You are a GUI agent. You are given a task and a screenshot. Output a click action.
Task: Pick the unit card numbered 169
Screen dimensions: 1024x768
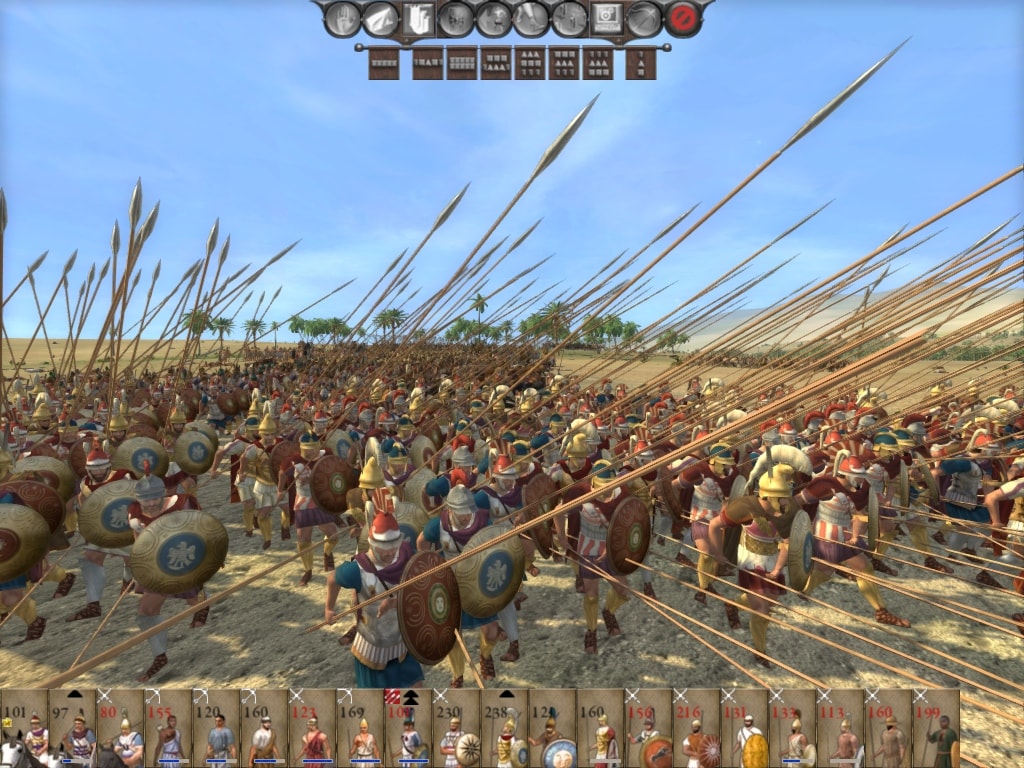360,728
